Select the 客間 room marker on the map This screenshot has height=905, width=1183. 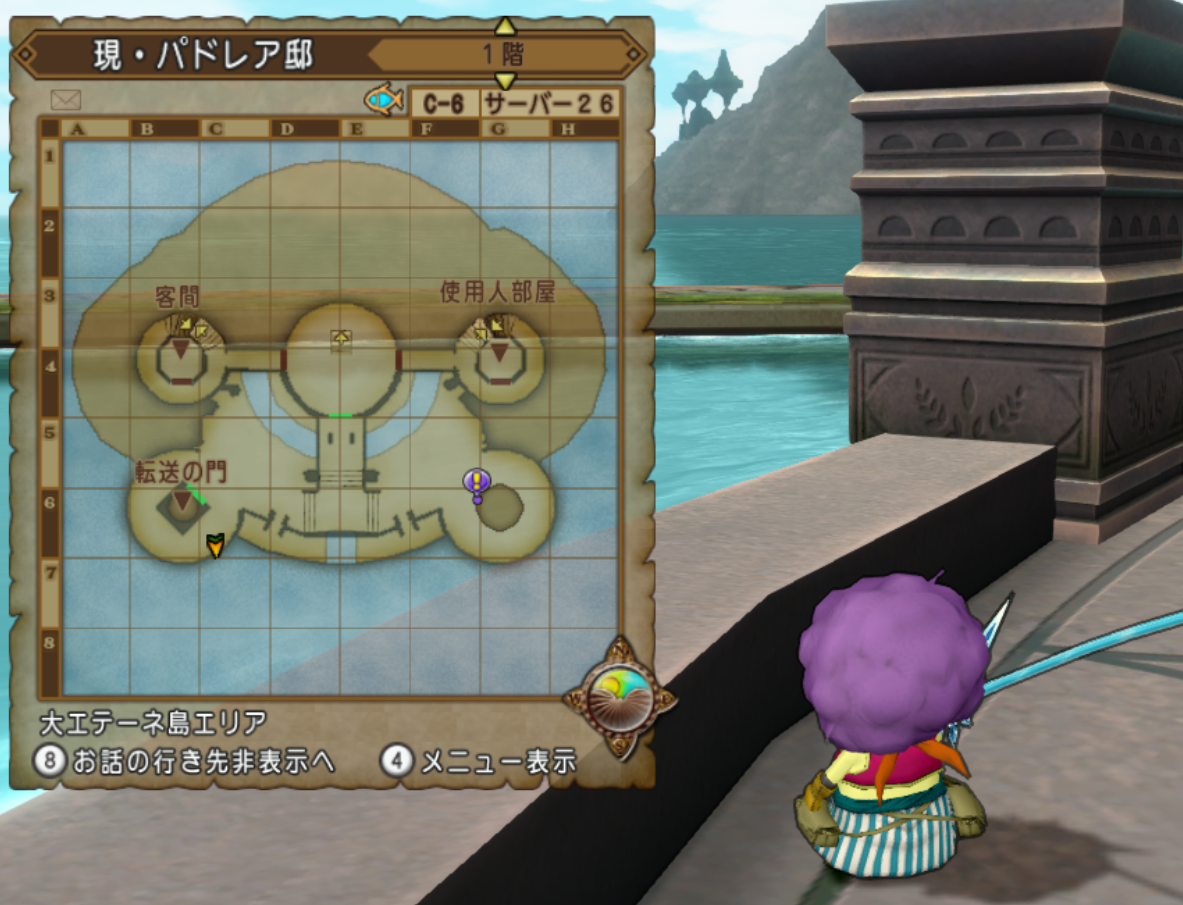click(x=180, y=349)
